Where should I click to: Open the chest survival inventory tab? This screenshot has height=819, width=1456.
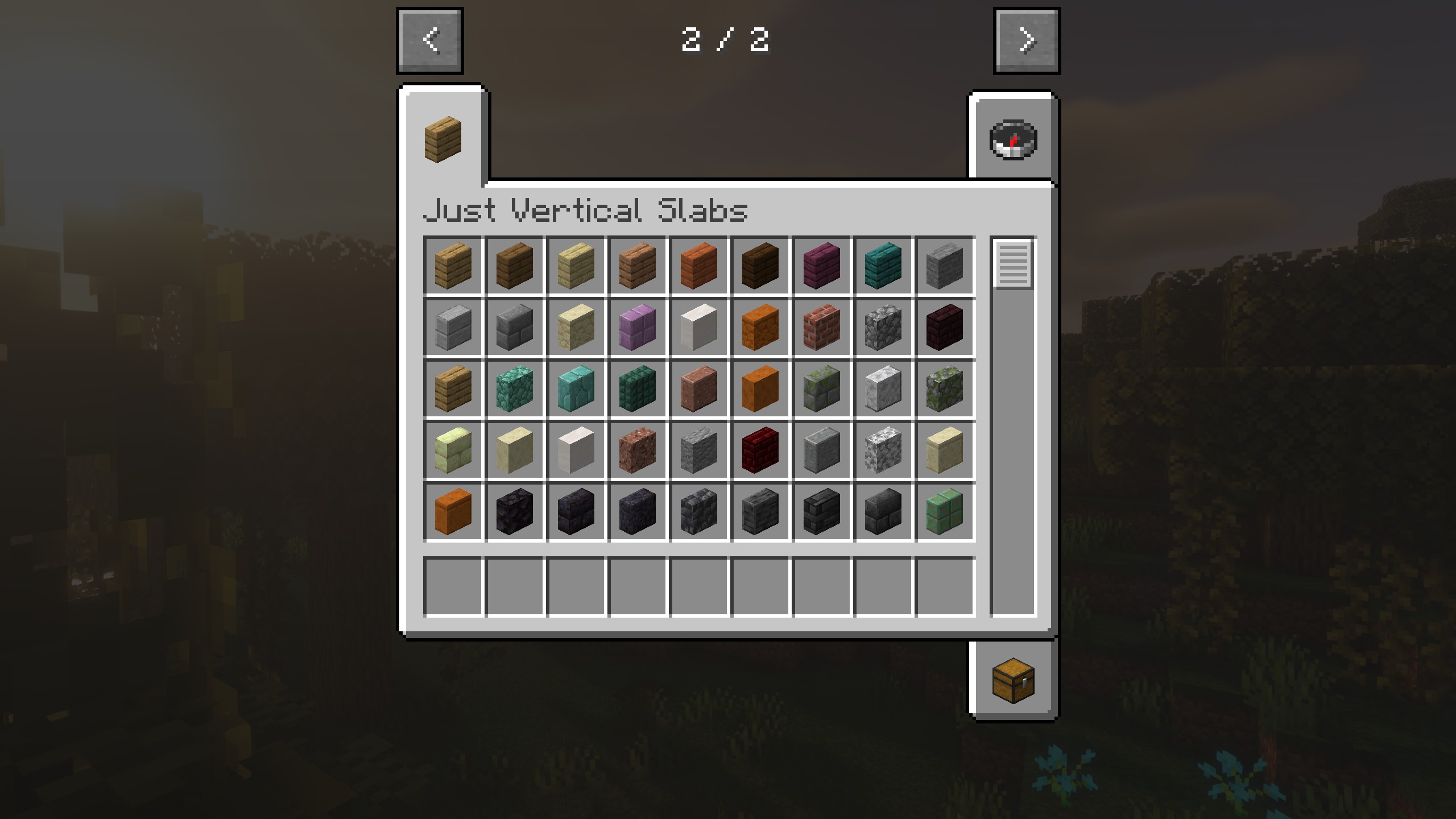point(1013,681)
